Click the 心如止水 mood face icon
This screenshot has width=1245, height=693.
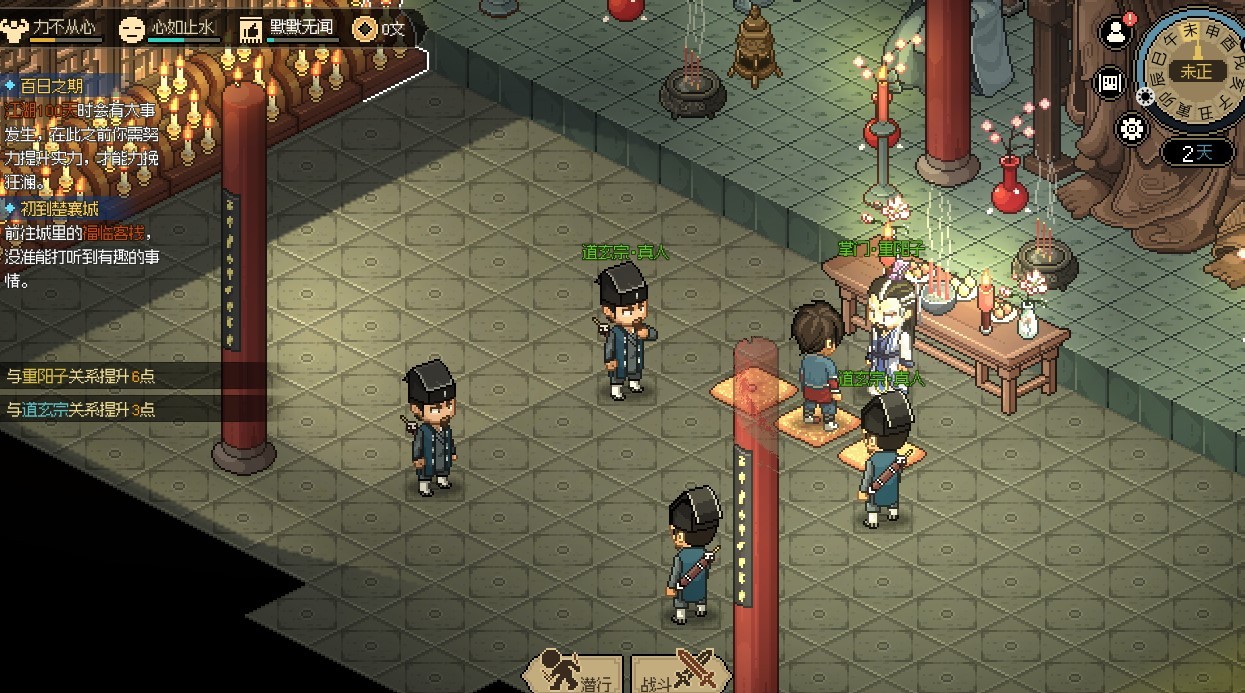click(131, 28)
